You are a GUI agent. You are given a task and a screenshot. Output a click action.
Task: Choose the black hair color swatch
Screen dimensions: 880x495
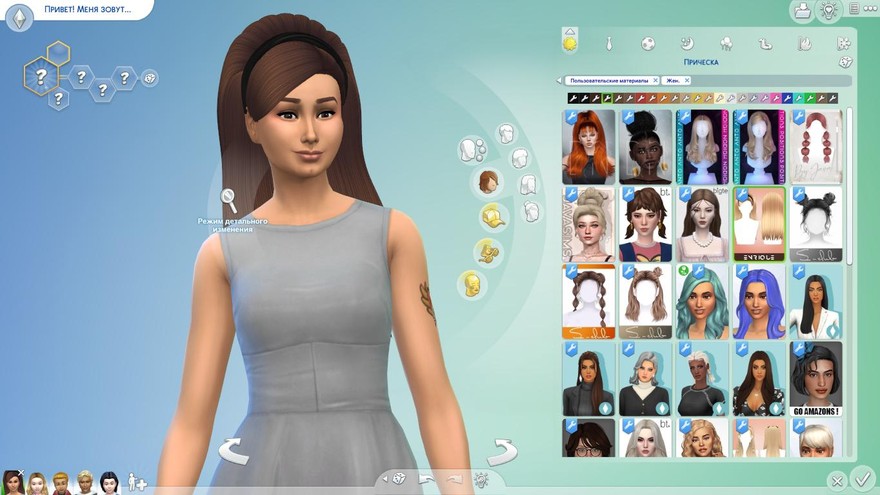coord(573,99)
